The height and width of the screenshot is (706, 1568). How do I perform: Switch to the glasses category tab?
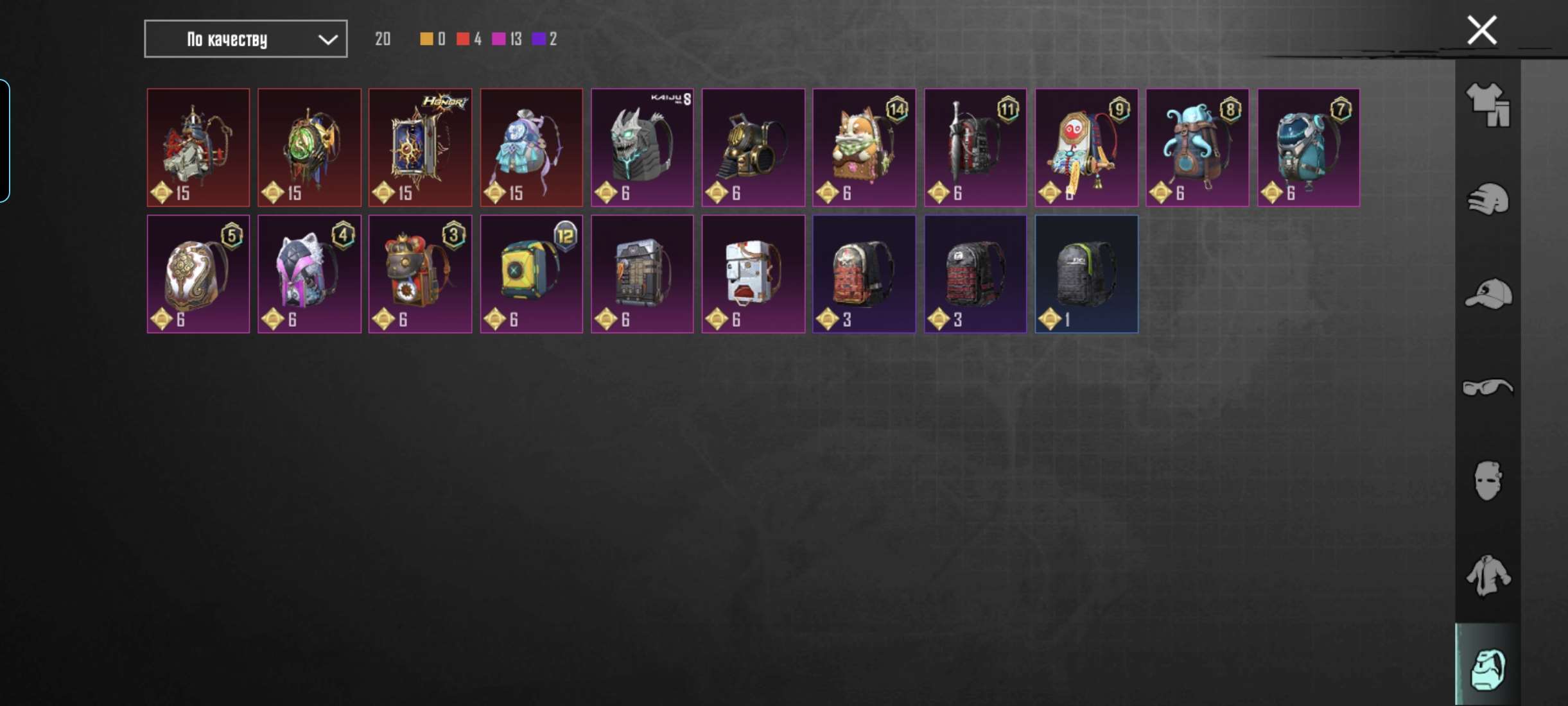(1488, 388)
